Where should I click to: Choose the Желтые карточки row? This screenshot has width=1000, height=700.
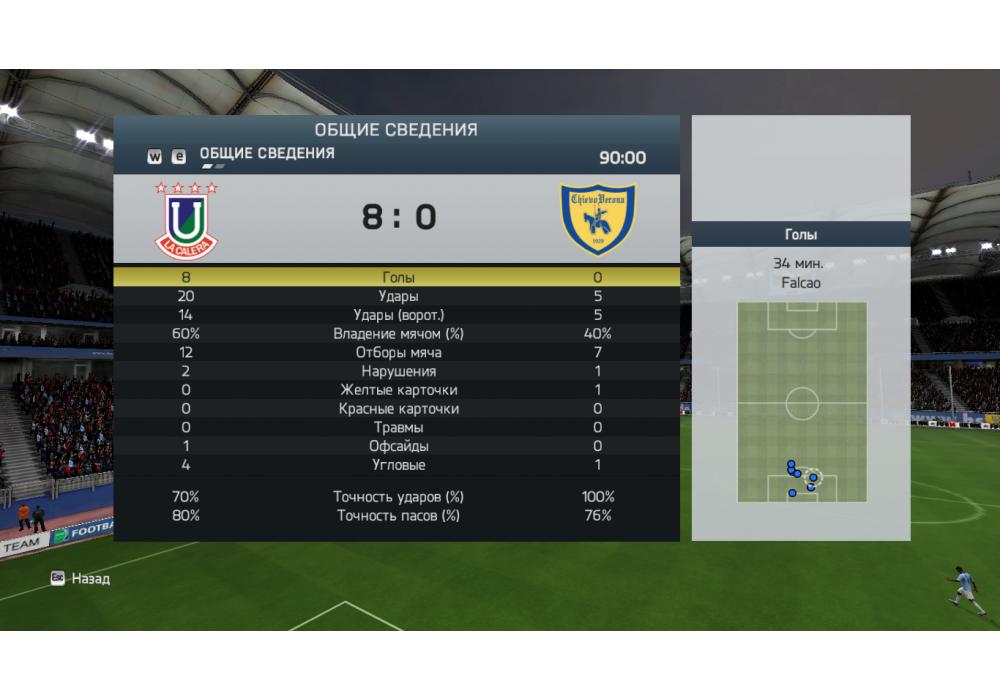[398, 390]
